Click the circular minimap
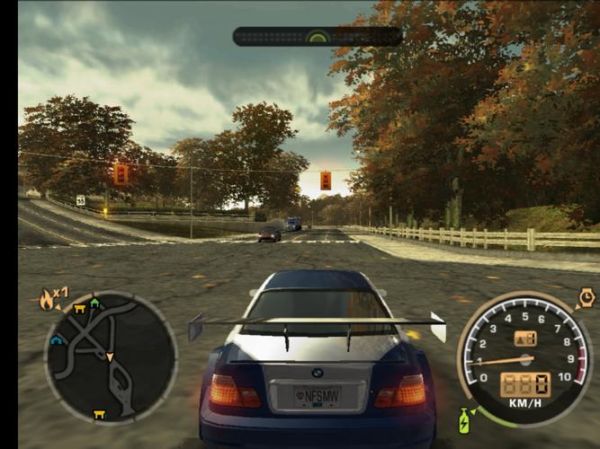Image resolution: width=600 pixels, height=449 pixels. click(110, 356)
